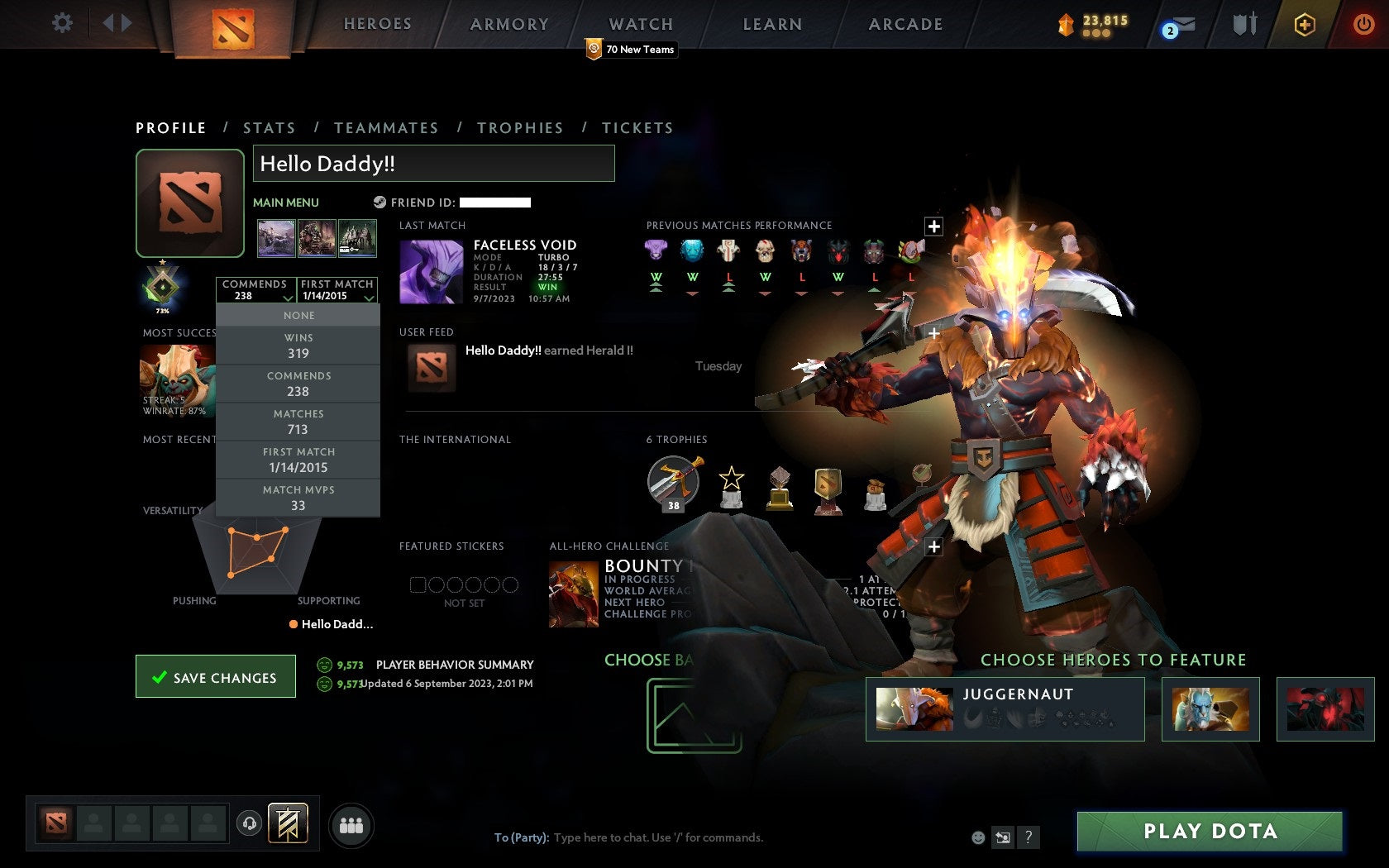Select MATCH MVPS in the dropdown list
Viewport: 1389px width, 868px height.
[x=298, y=497]
